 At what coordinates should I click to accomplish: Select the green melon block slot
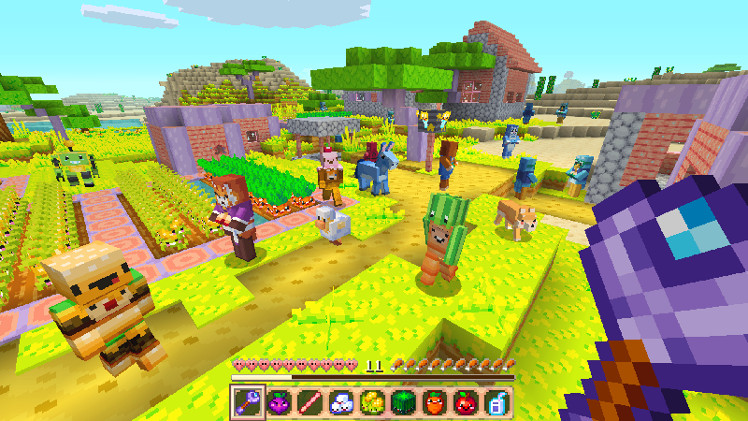pos(403,401)
